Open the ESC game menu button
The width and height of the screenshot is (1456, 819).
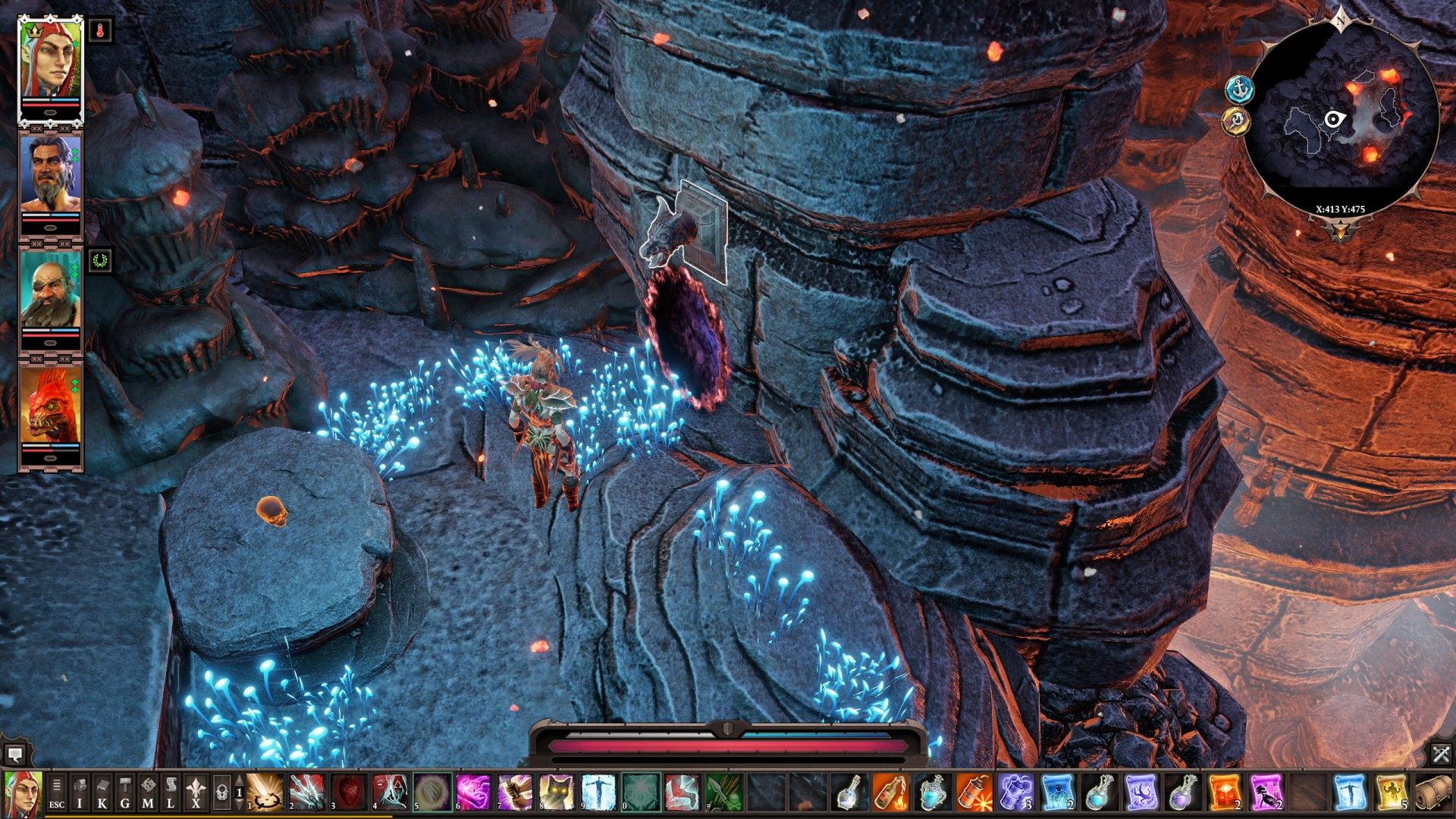point(57,792)
